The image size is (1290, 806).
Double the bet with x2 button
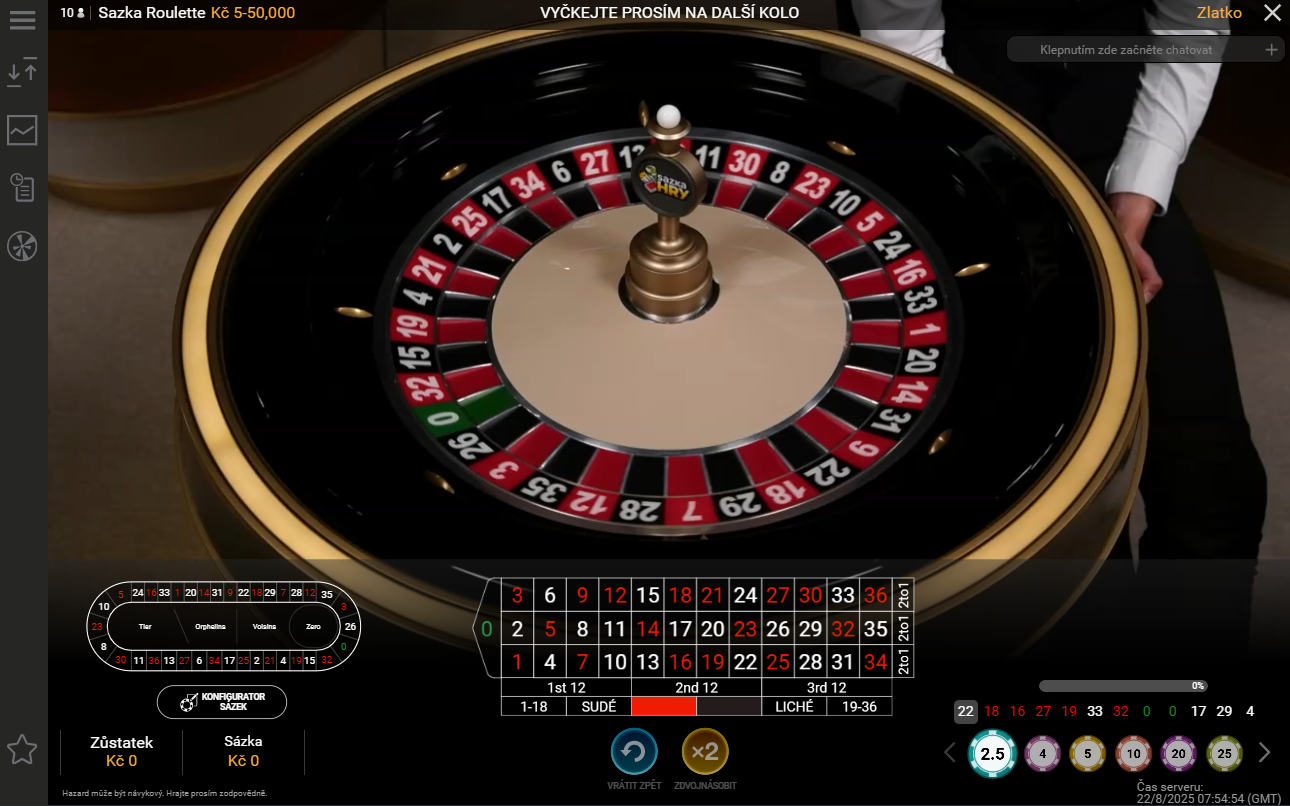tap(705, 752)
